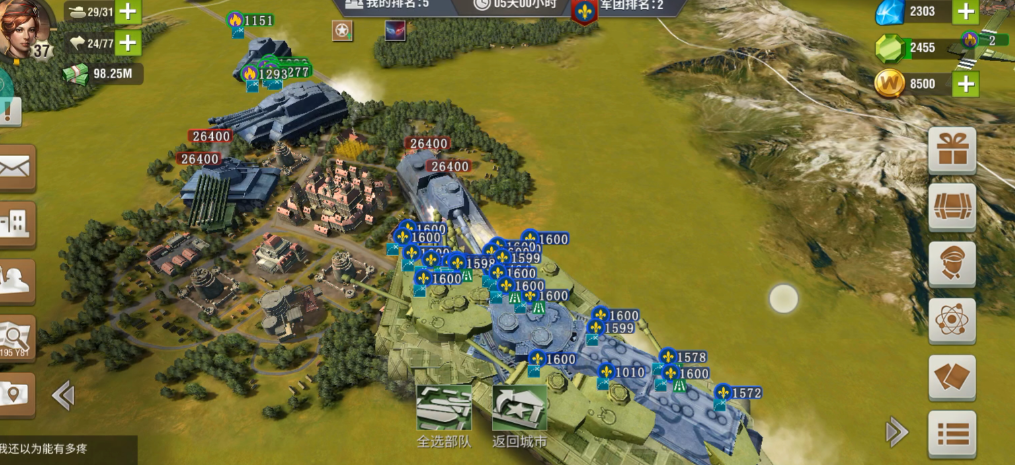Image resolution: width=1015 pixels, height=465 pixels.
Task: Open the star medal buff icon
Action: 343,31
